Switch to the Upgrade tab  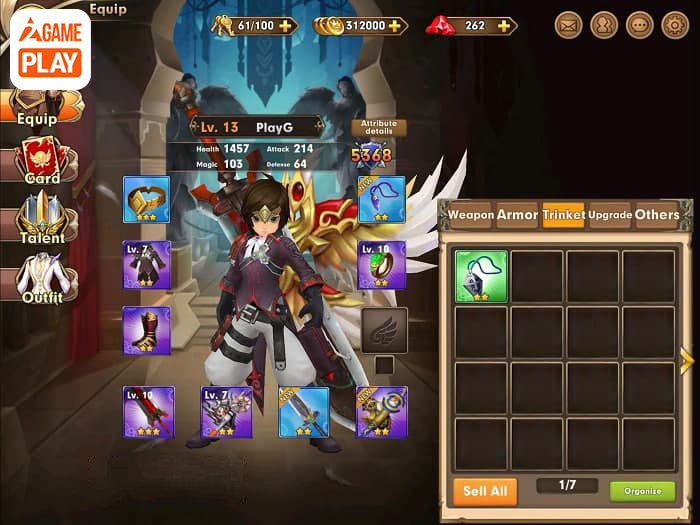point(610,215)
